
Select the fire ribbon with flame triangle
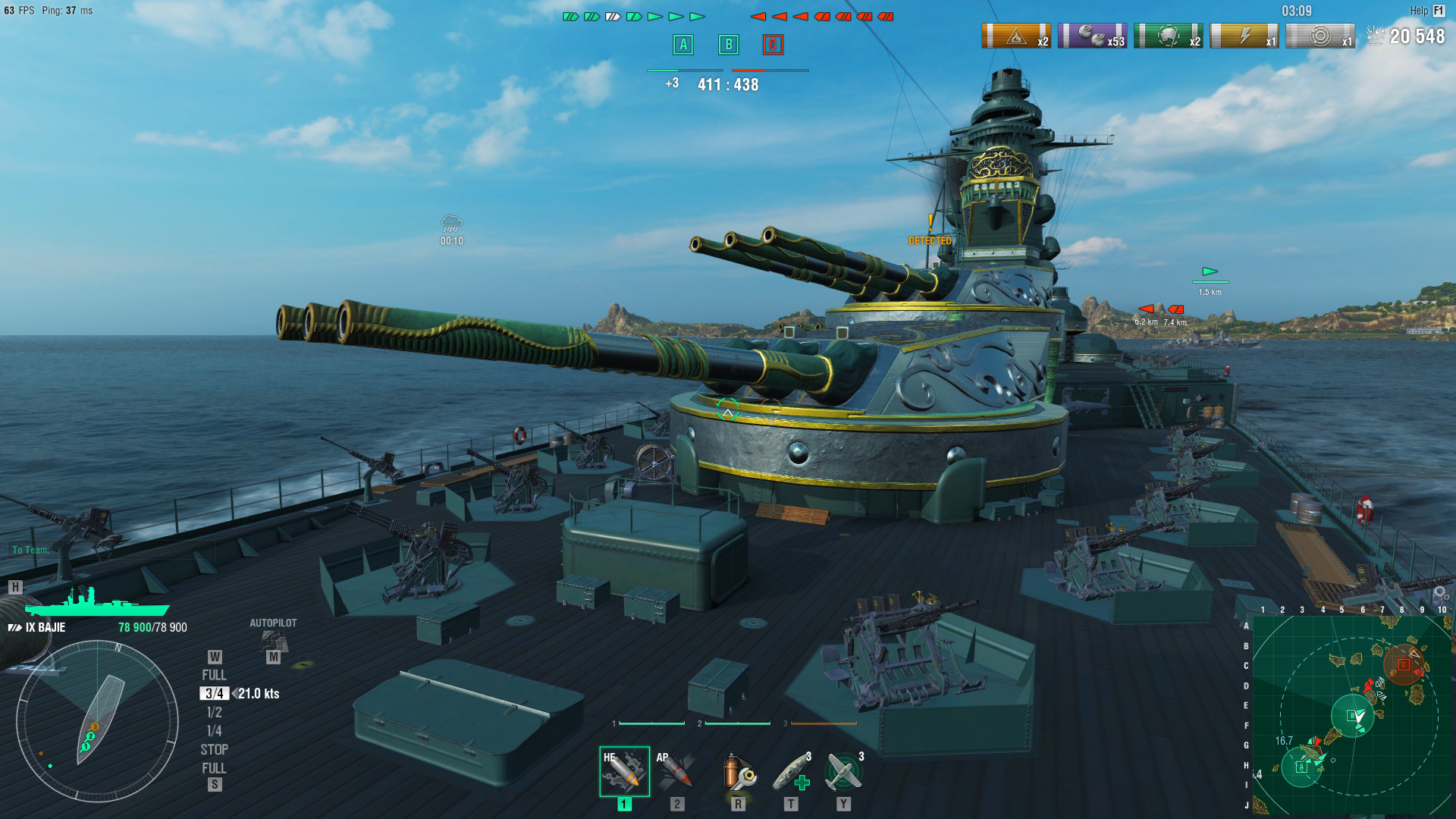pos(1016,36)
